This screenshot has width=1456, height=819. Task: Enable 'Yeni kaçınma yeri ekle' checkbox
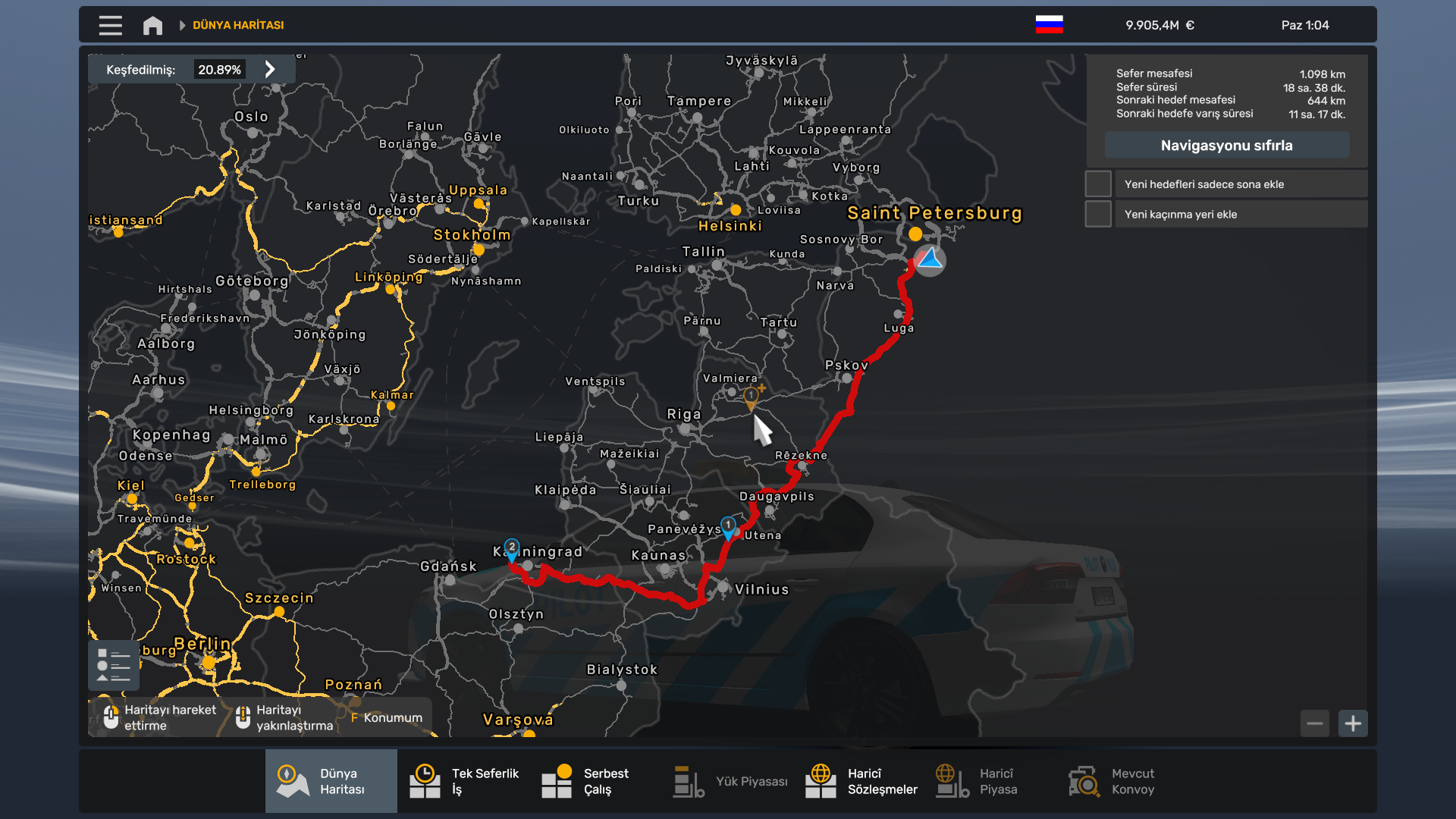(1098, 215)
